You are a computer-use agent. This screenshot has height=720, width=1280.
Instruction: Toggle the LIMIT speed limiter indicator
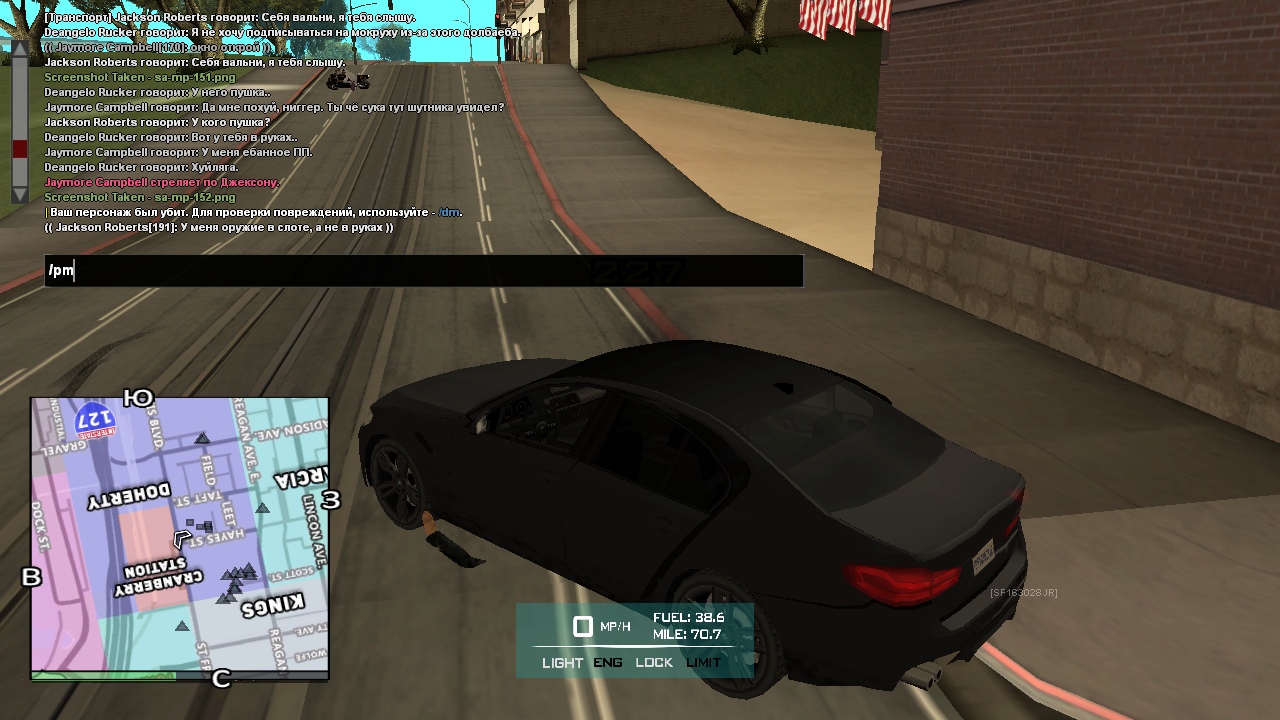pyautogui.click(x=703, y=663)
